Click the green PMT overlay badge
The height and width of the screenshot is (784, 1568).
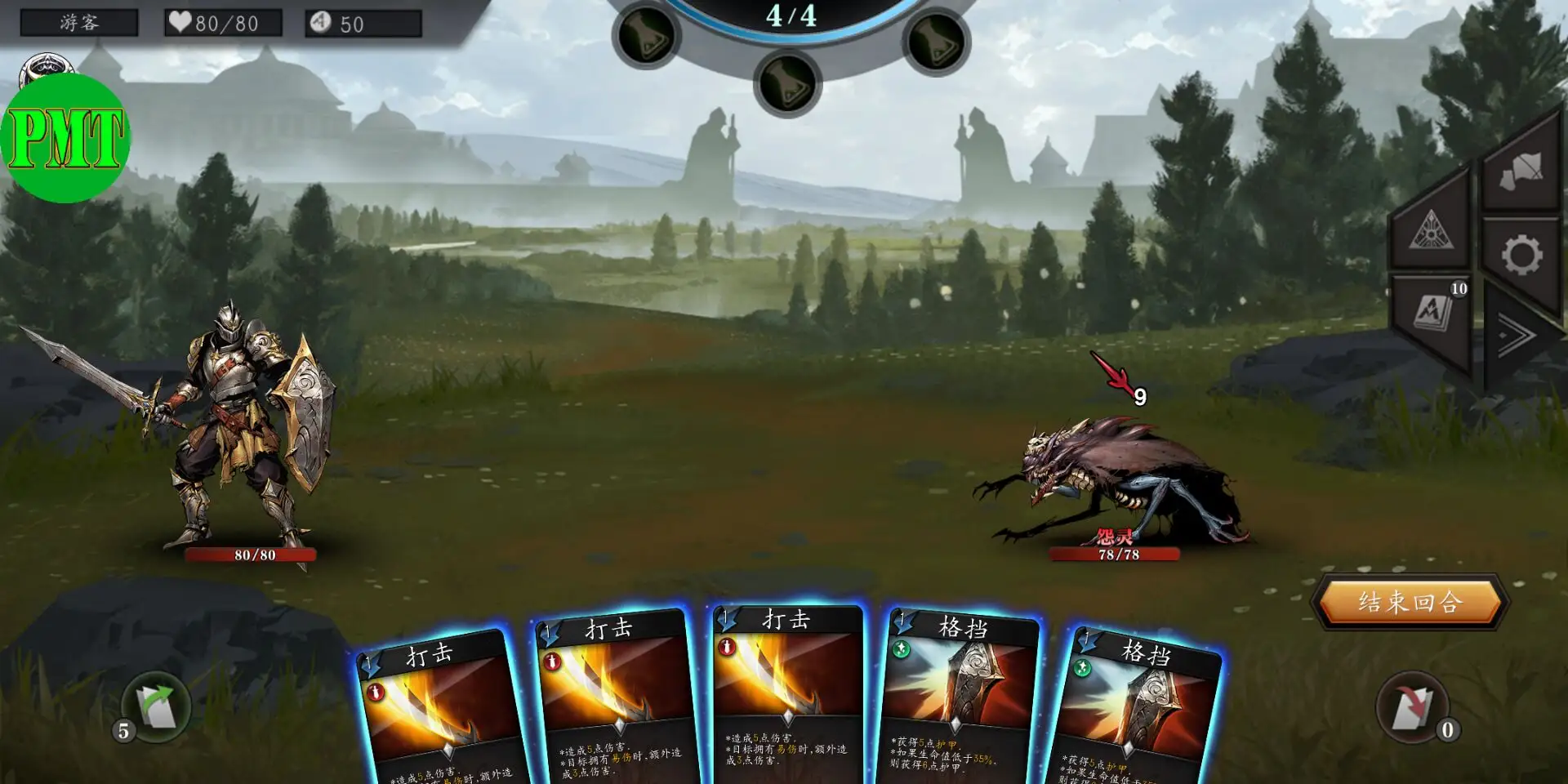tap(65, 137)
